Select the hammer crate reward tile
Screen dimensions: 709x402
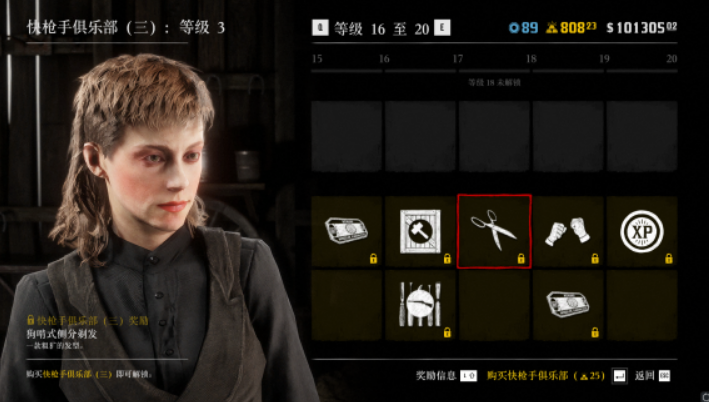[x=420, y=231]
